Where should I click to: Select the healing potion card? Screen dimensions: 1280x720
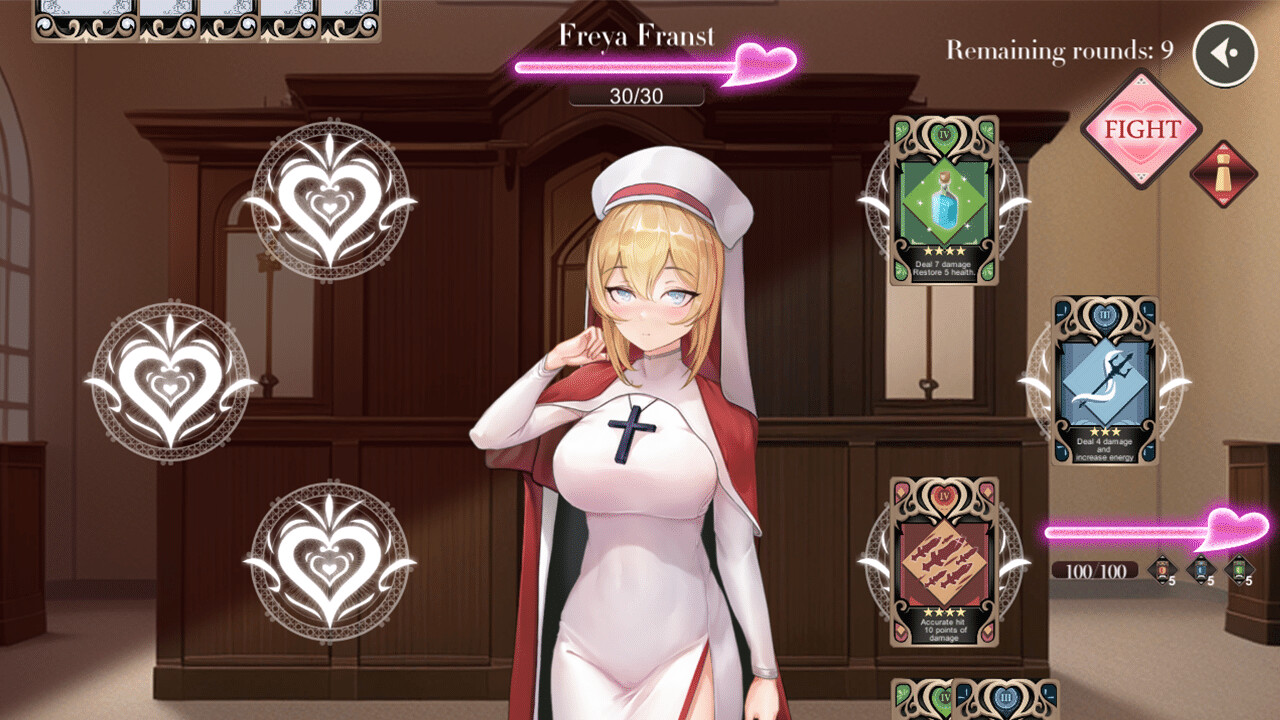(940, 200)
